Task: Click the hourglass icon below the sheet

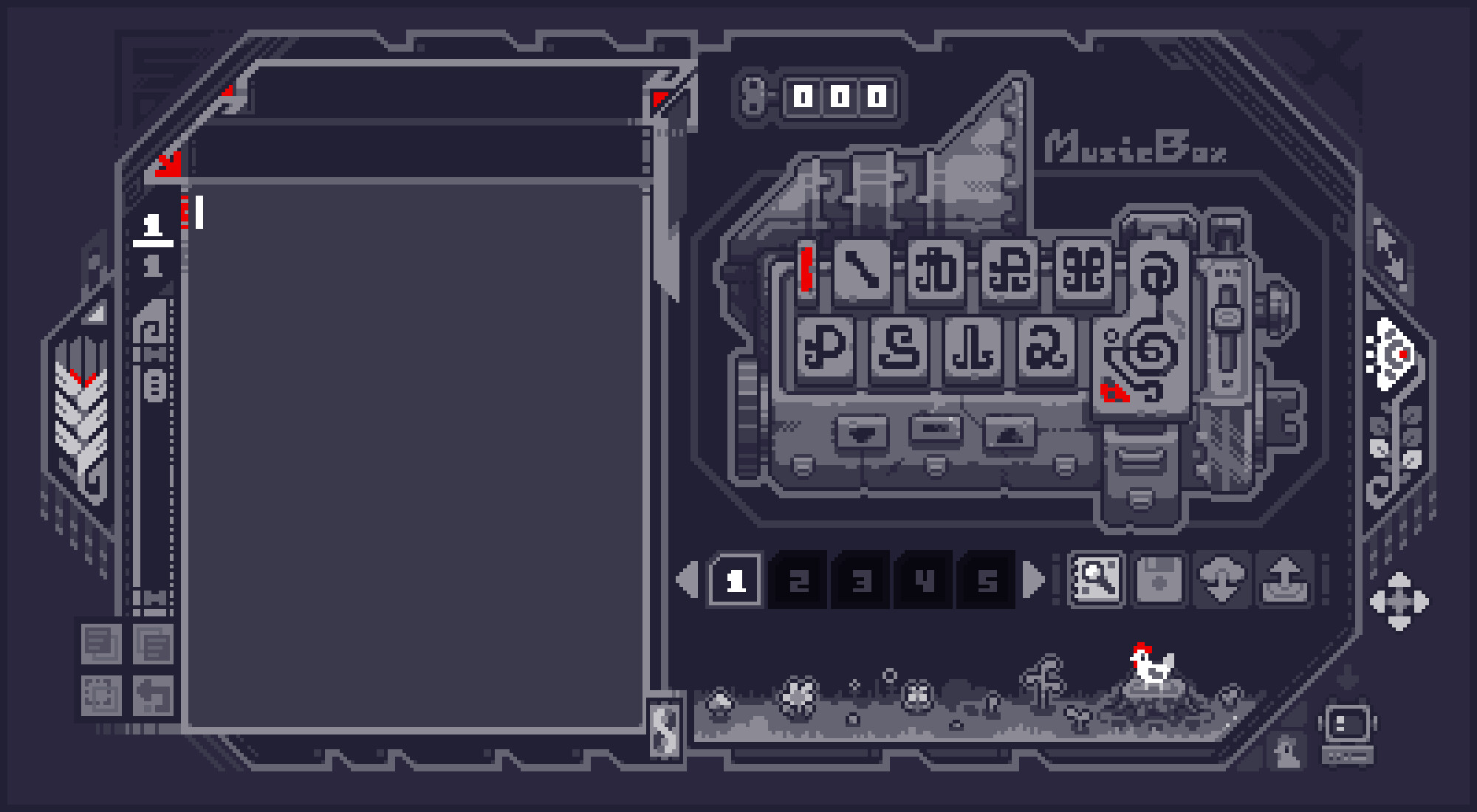Action: pos(665,727)
